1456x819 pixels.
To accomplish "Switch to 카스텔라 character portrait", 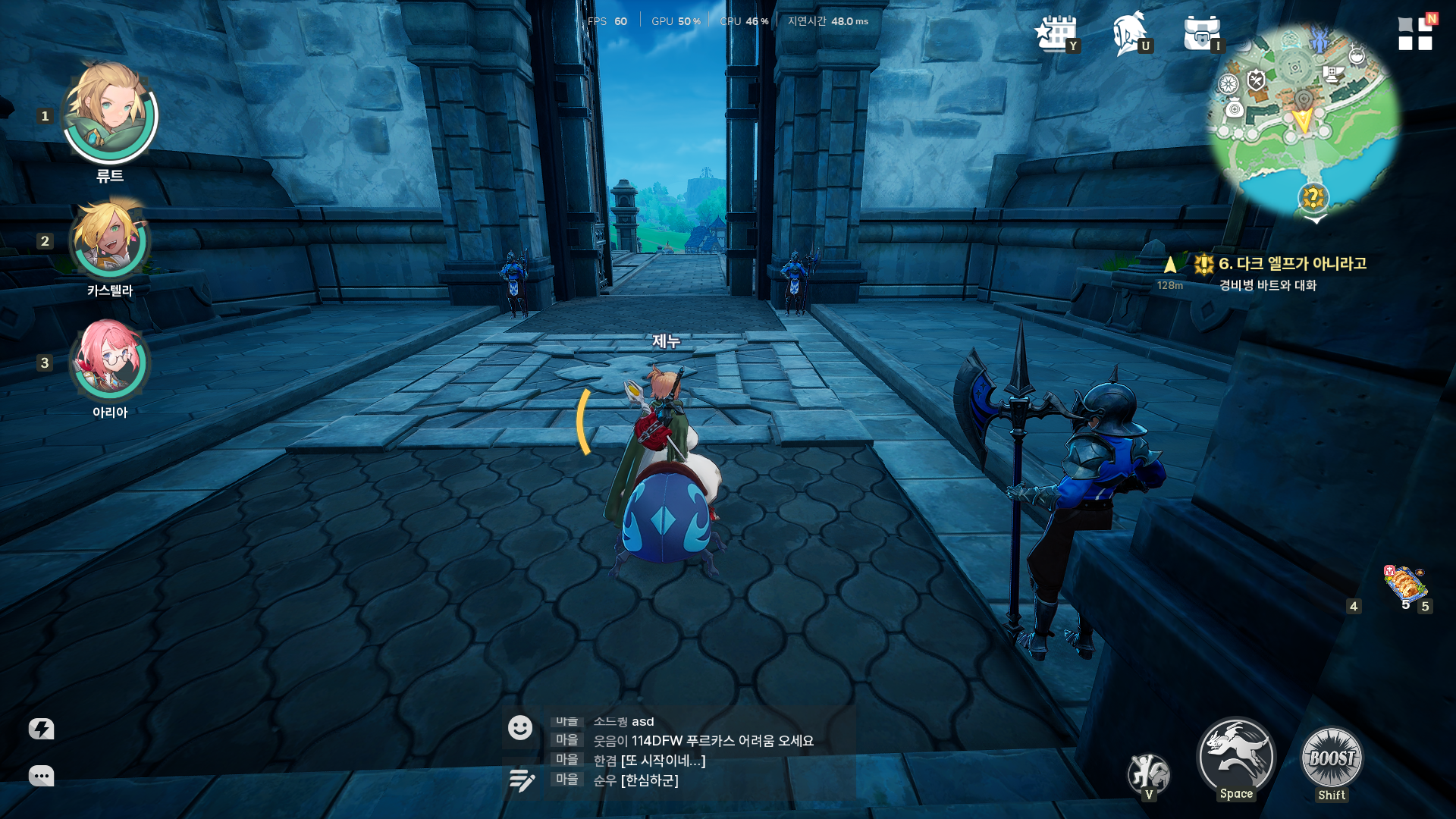I will [110, 240].
